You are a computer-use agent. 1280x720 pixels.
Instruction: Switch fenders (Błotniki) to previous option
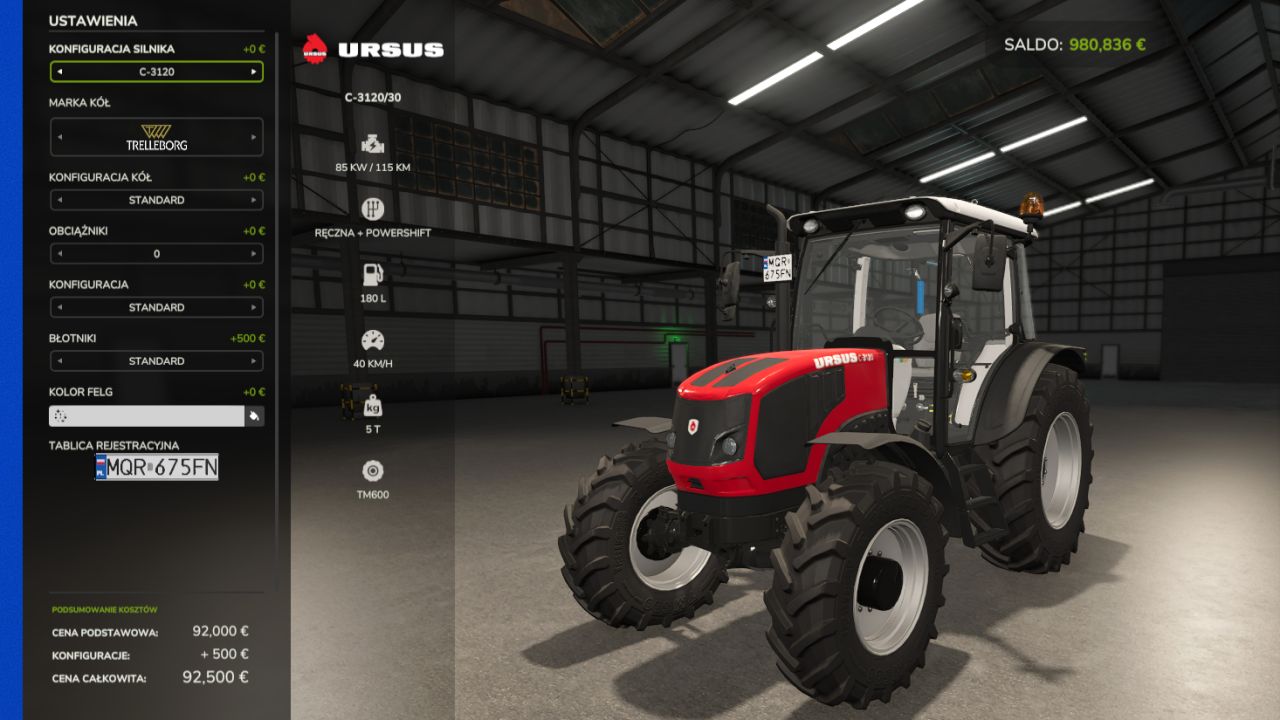click(59, 361)
